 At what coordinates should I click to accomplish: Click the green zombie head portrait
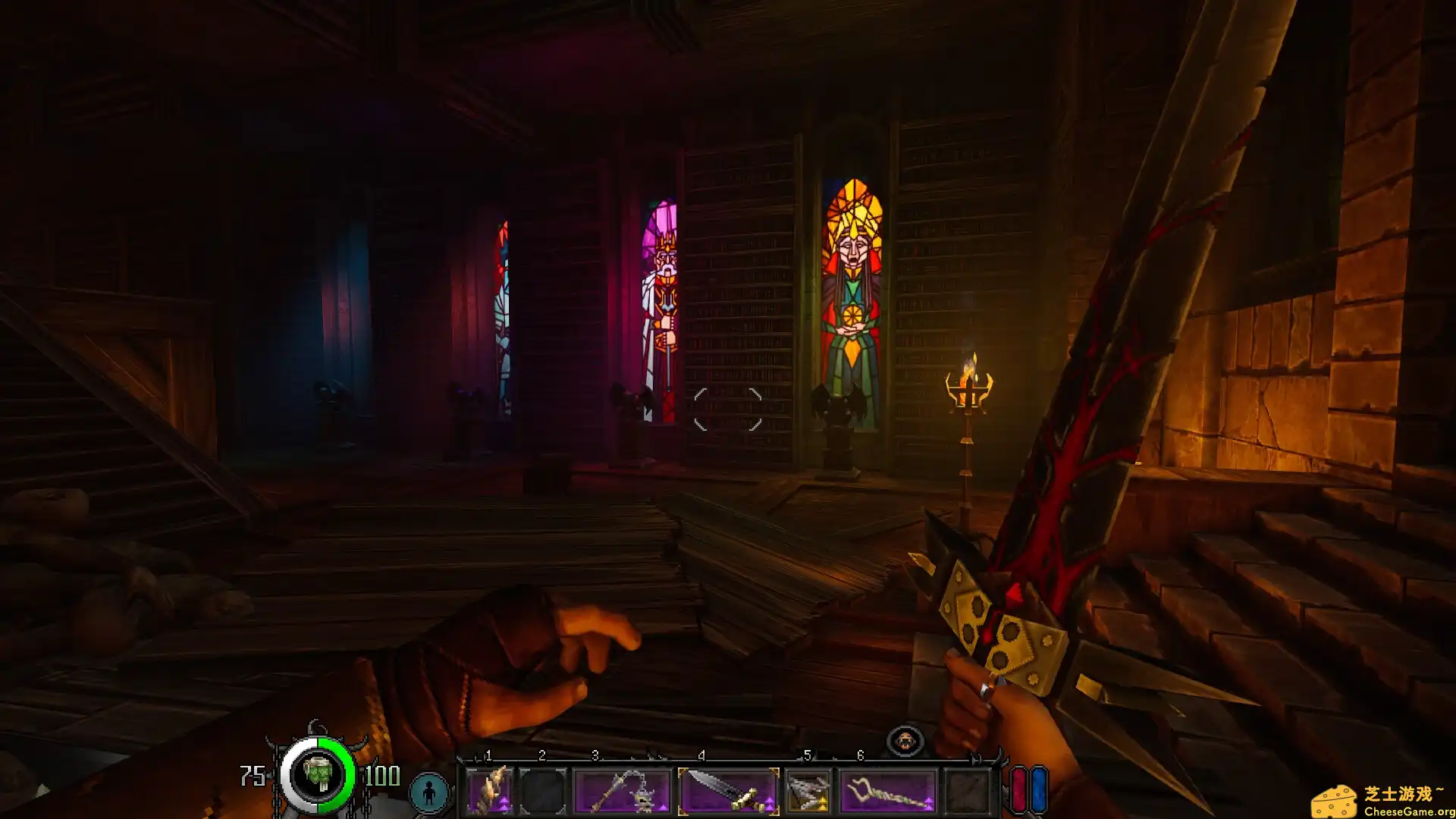point(318,775)
